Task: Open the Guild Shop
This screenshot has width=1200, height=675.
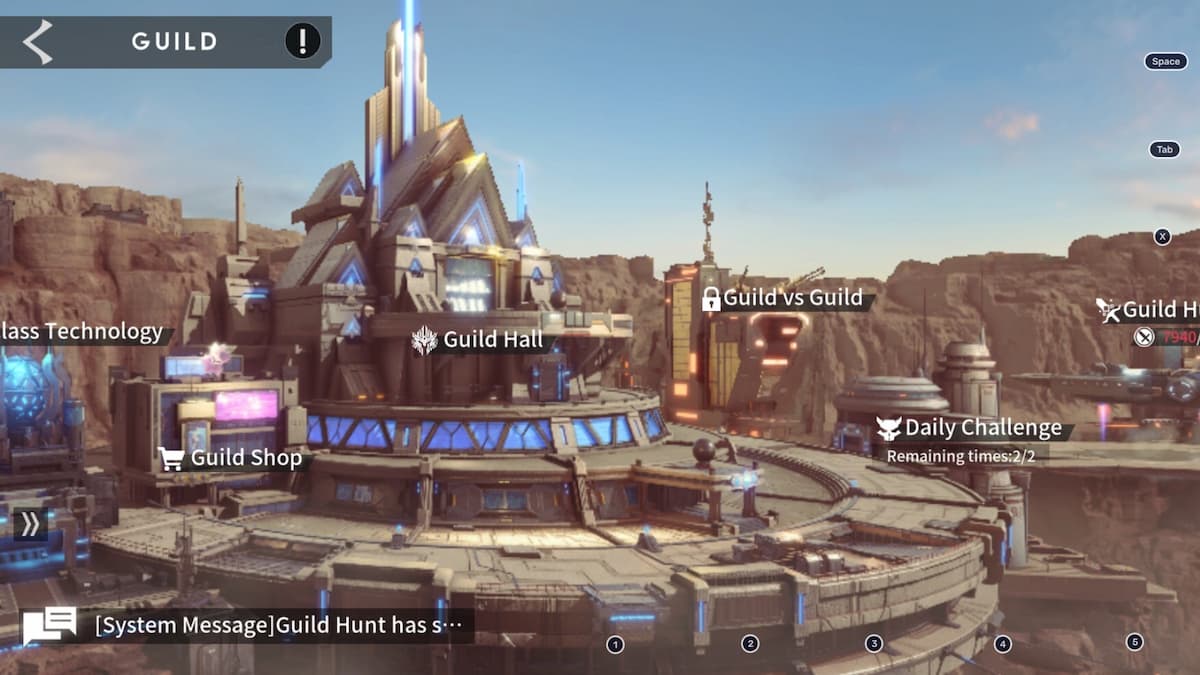Action: coord(232,458)
